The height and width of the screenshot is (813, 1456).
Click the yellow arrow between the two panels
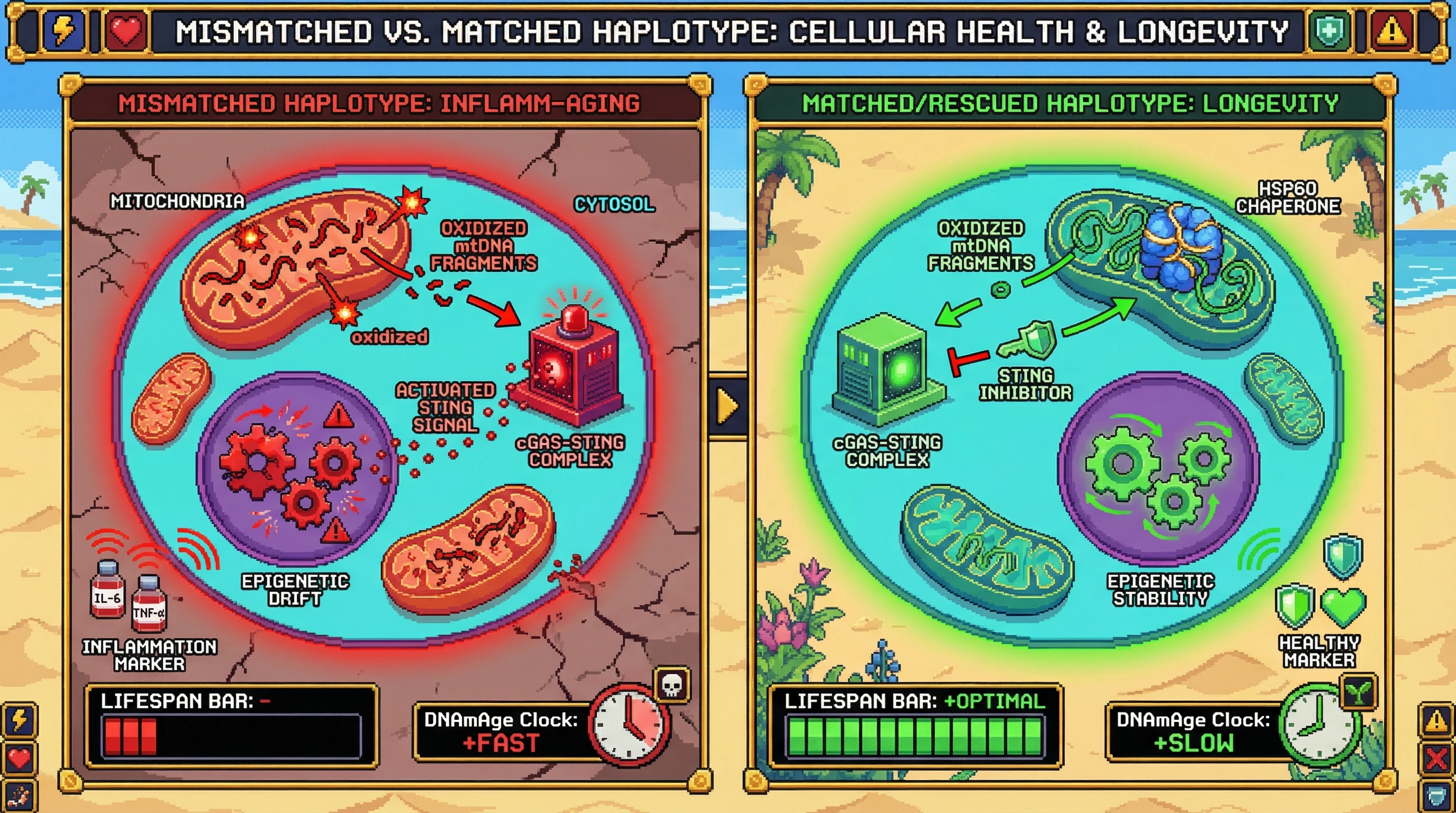point(727,405)
